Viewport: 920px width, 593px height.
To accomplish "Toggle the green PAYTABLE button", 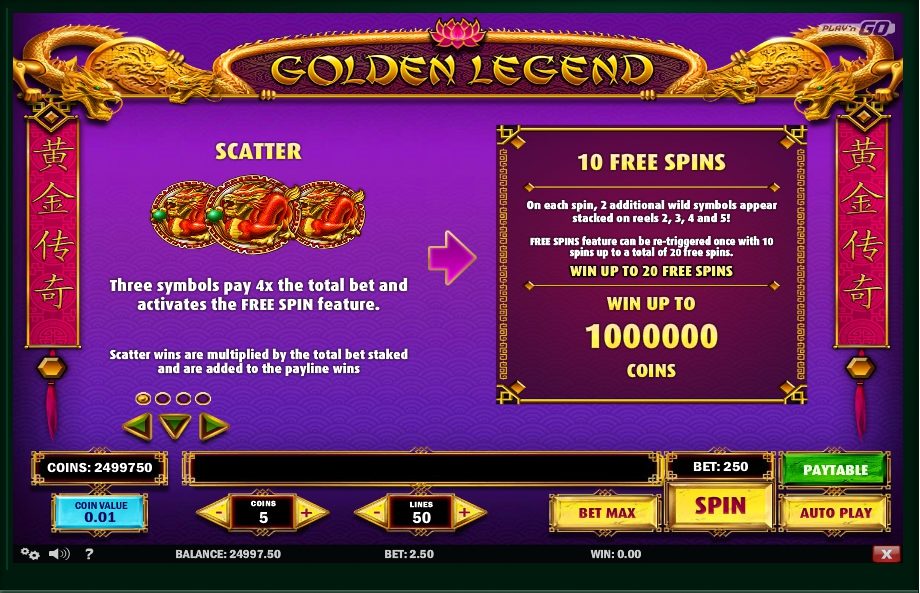I will pos(835,469).
